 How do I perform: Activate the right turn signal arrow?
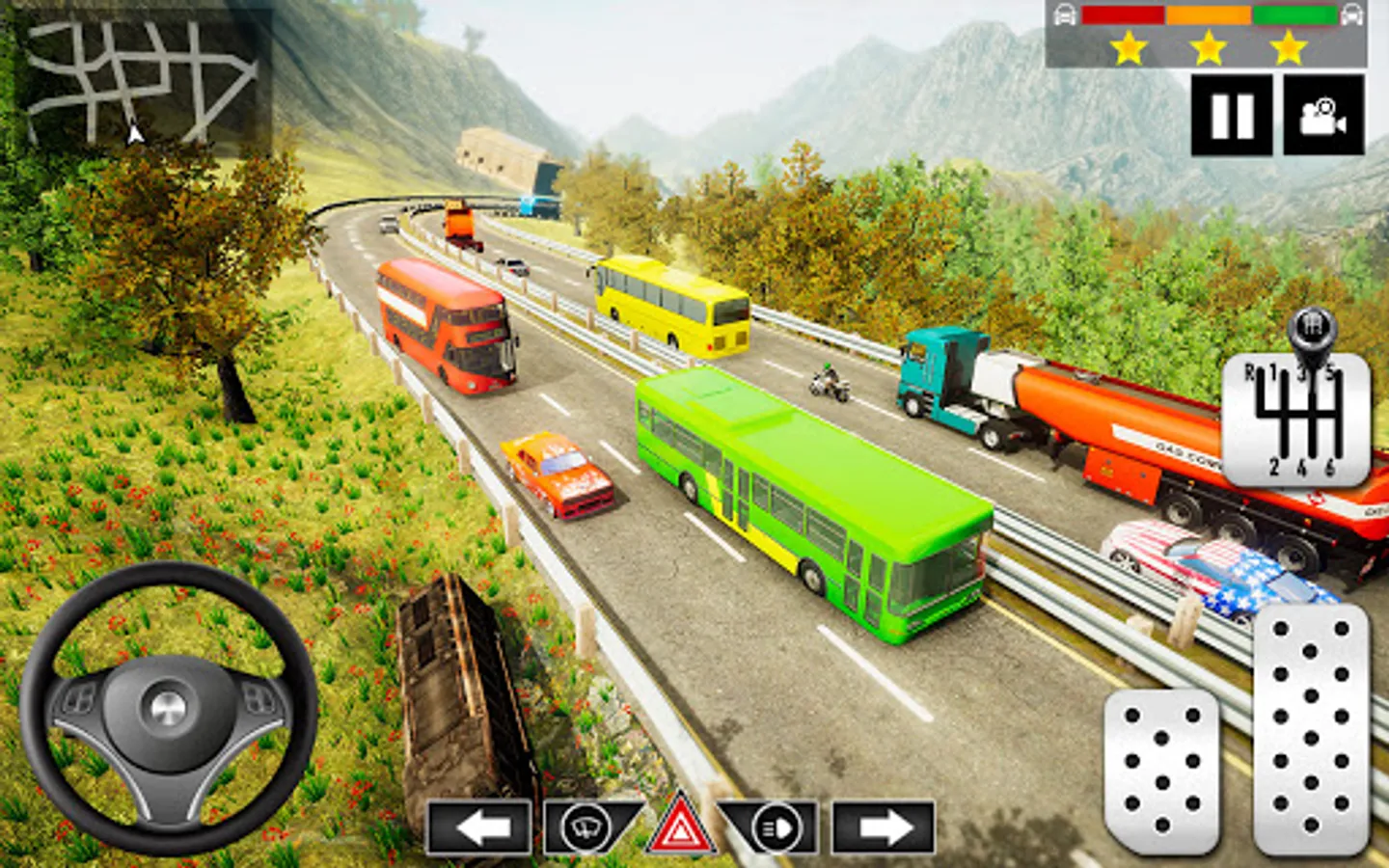click(x=884, y=827)
